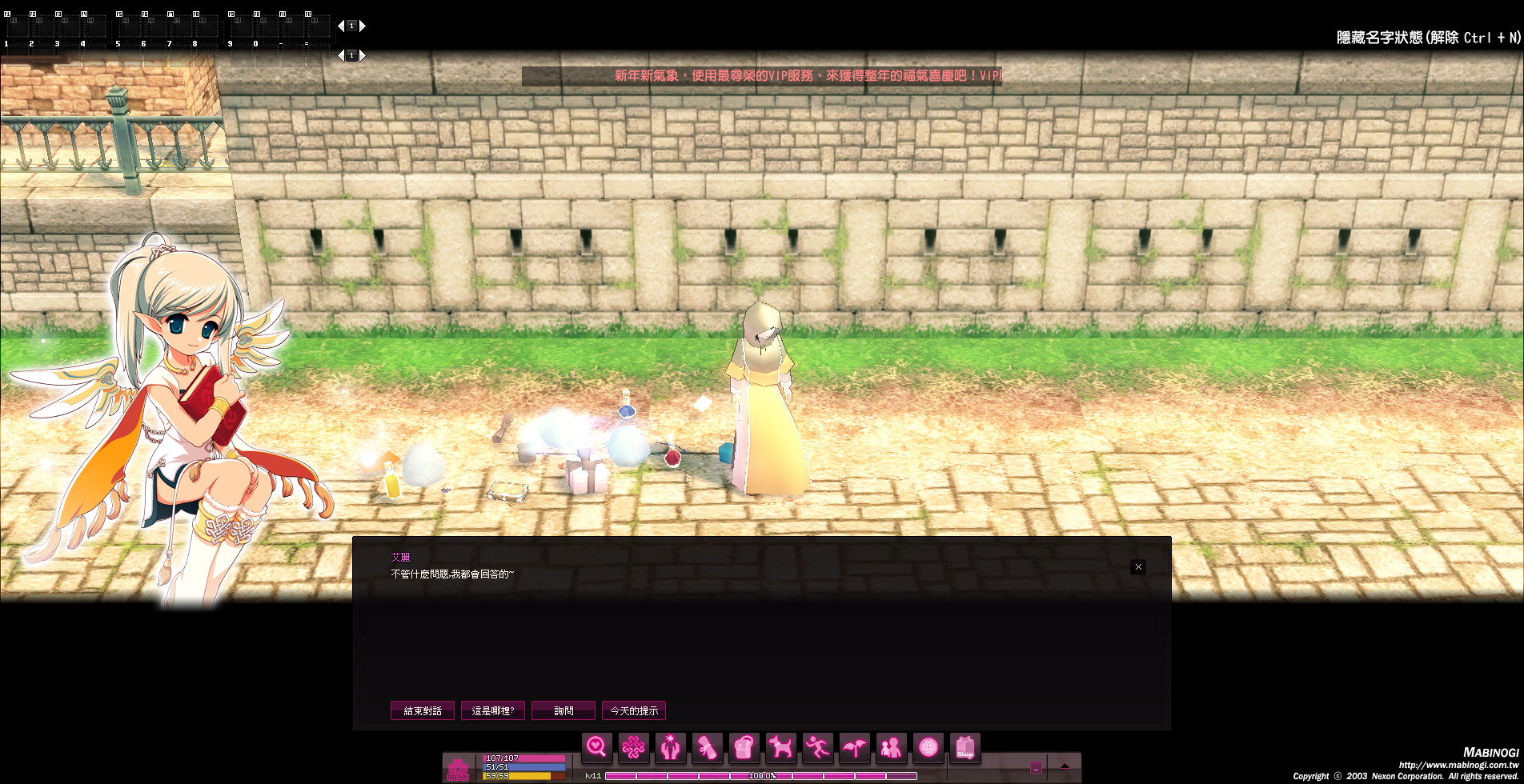This screenshot has width=1524, height=784.
Task: Open the knot-pattern skills icon
Action: tap(633, 748)
